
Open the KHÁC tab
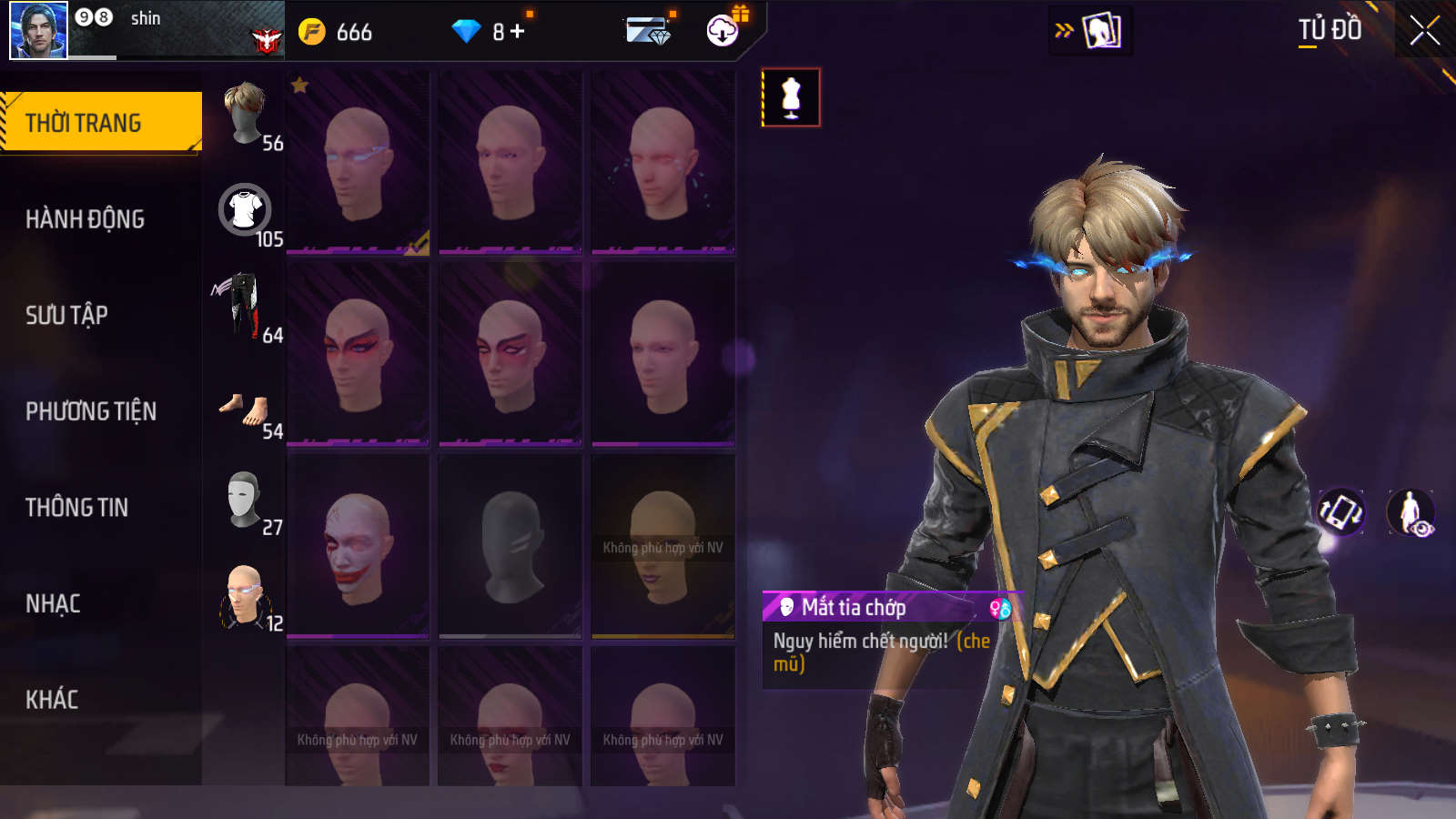point(52,700)
